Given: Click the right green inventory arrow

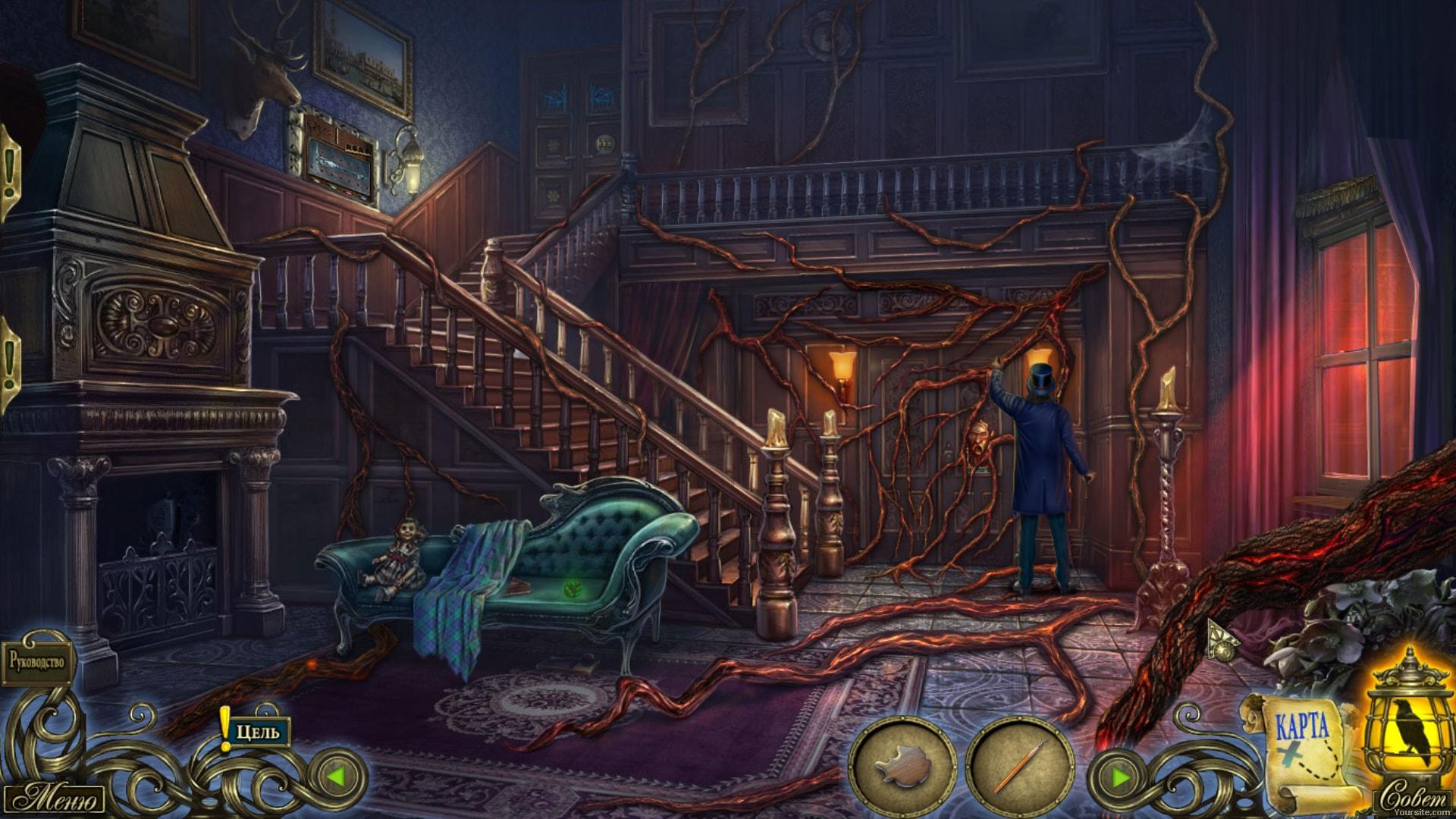Looking at the screenshot, I should click(x=1119, y=777).
